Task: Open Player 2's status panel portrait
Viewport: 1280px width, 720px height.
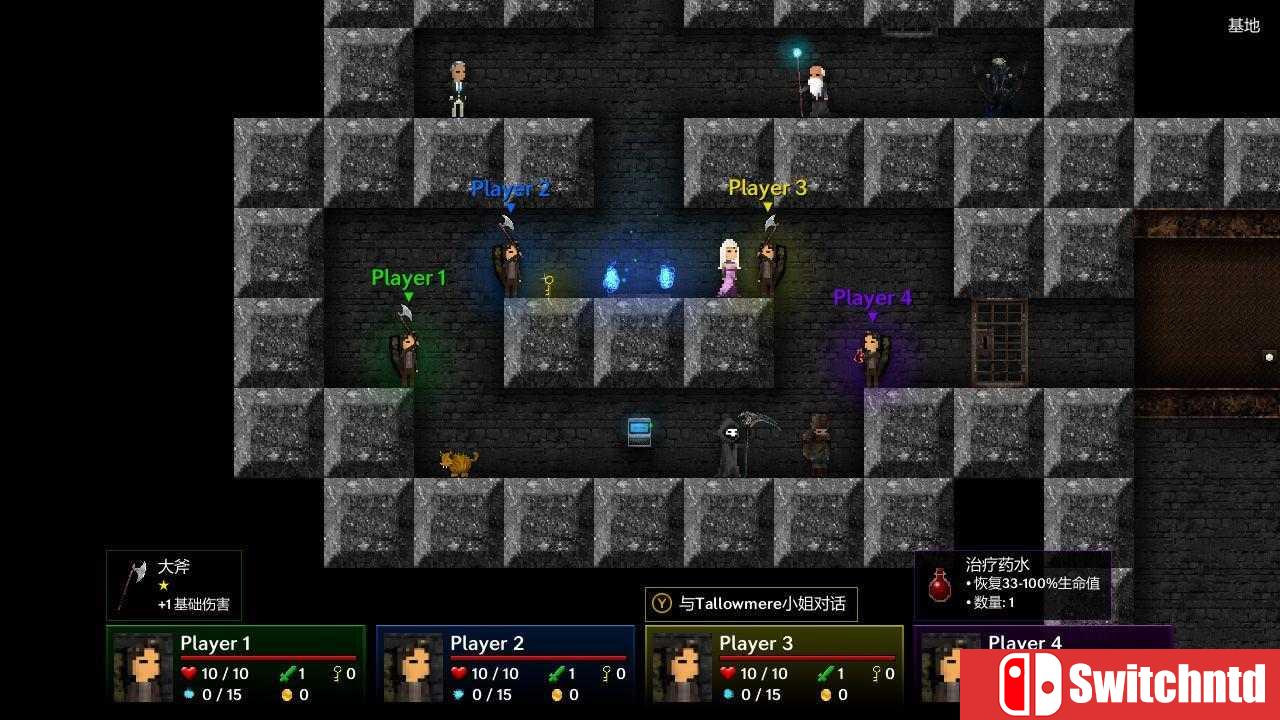Action: tap(413, 667)
